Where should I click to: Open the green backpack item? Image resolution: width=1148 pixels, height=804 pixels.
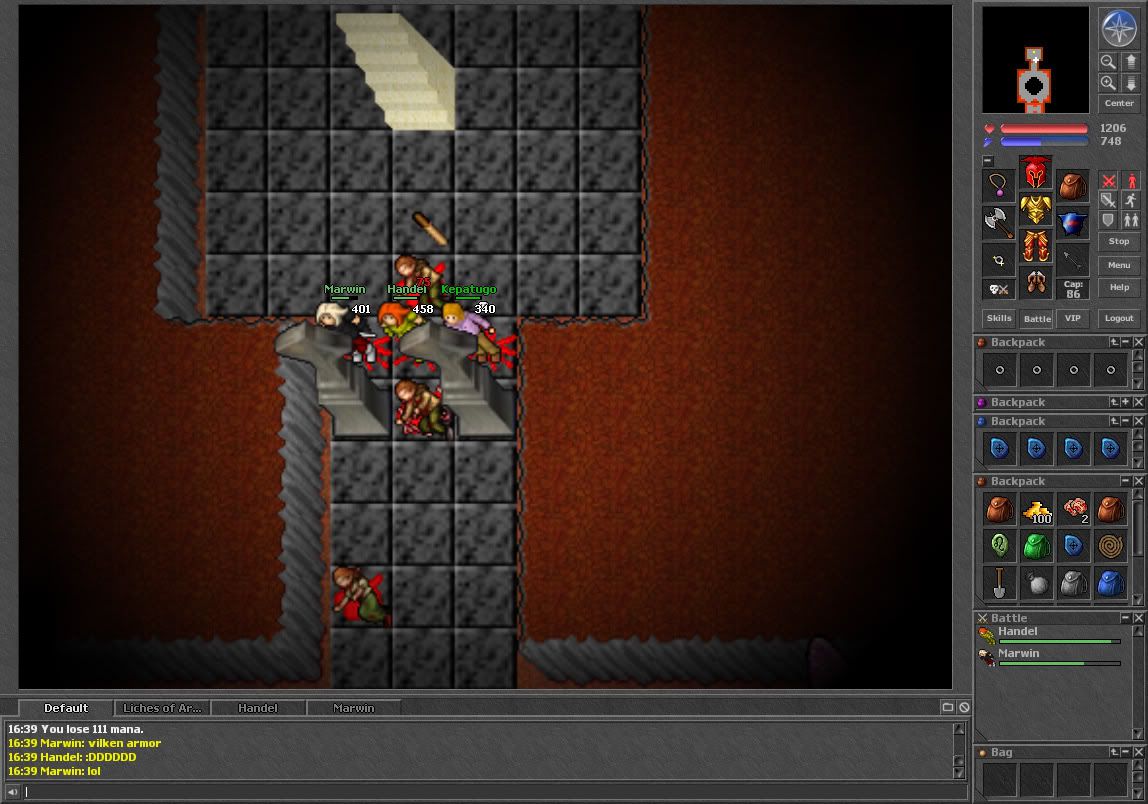pyautogui.click(x=1037, y=546)
